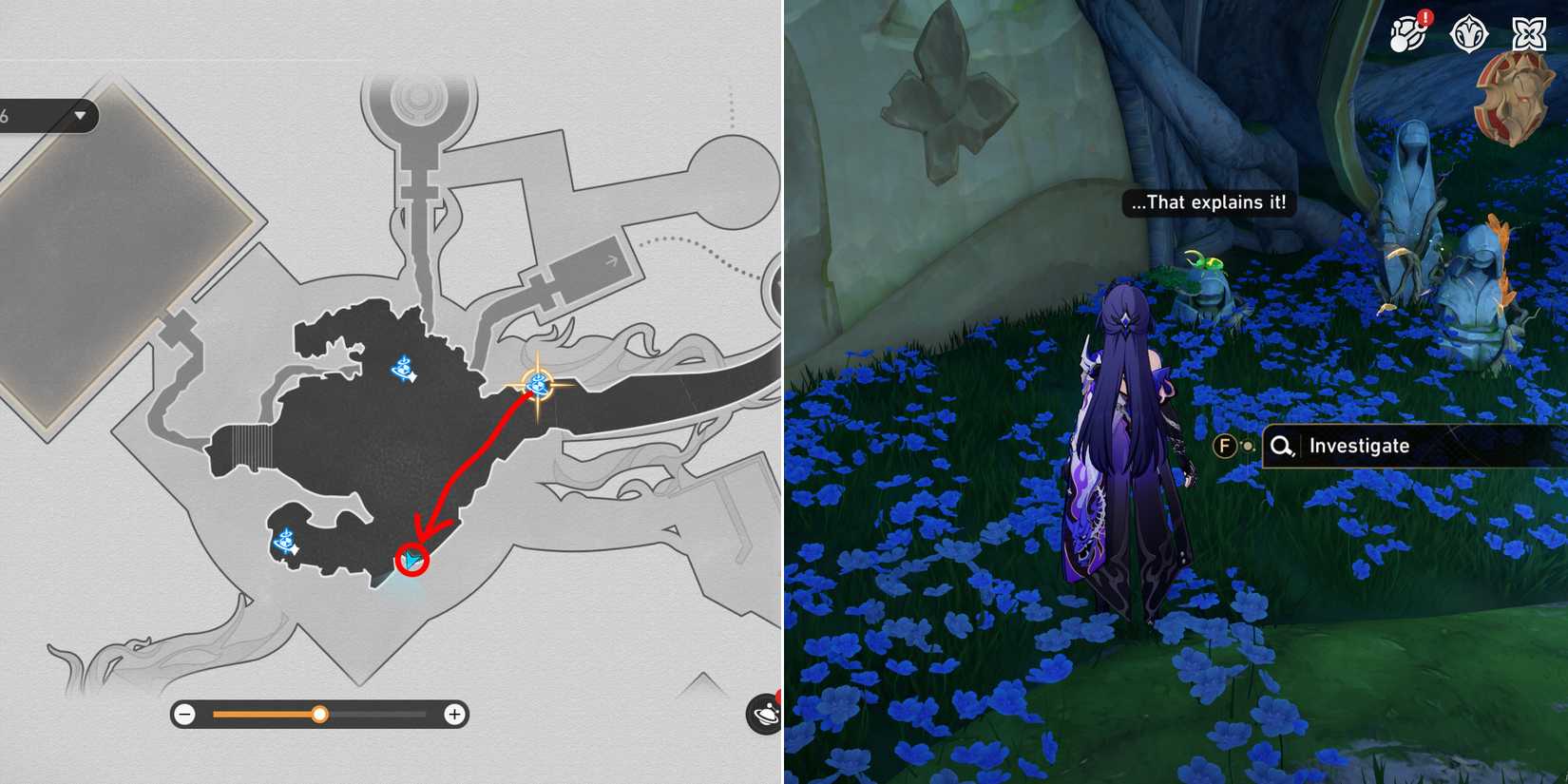Expand the map level selector arrow

81,115
